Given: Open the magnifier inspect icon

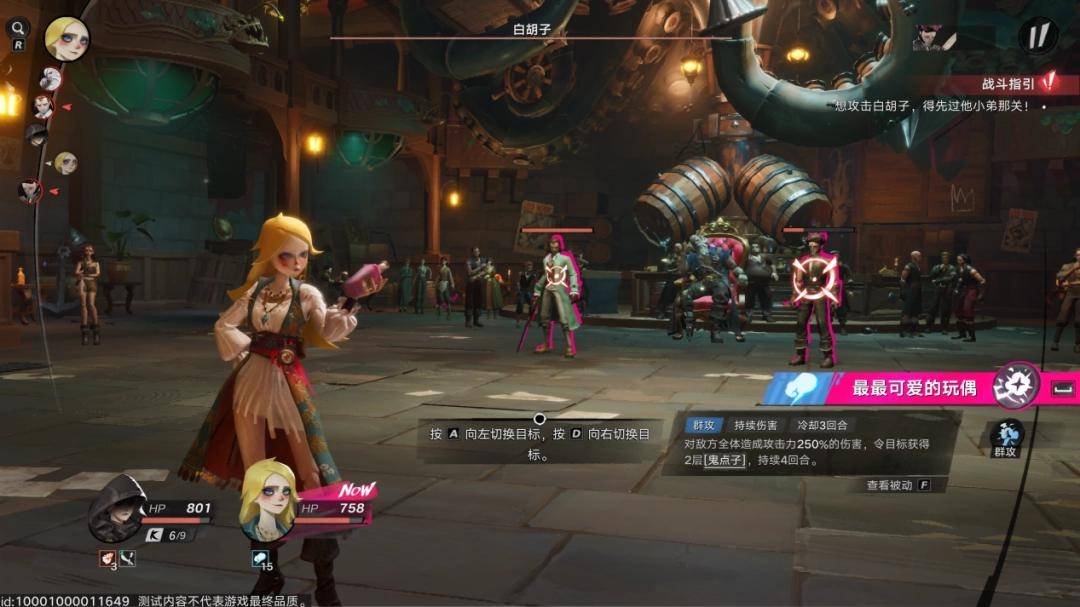Looking at the screenshot, I should point(18,29).
